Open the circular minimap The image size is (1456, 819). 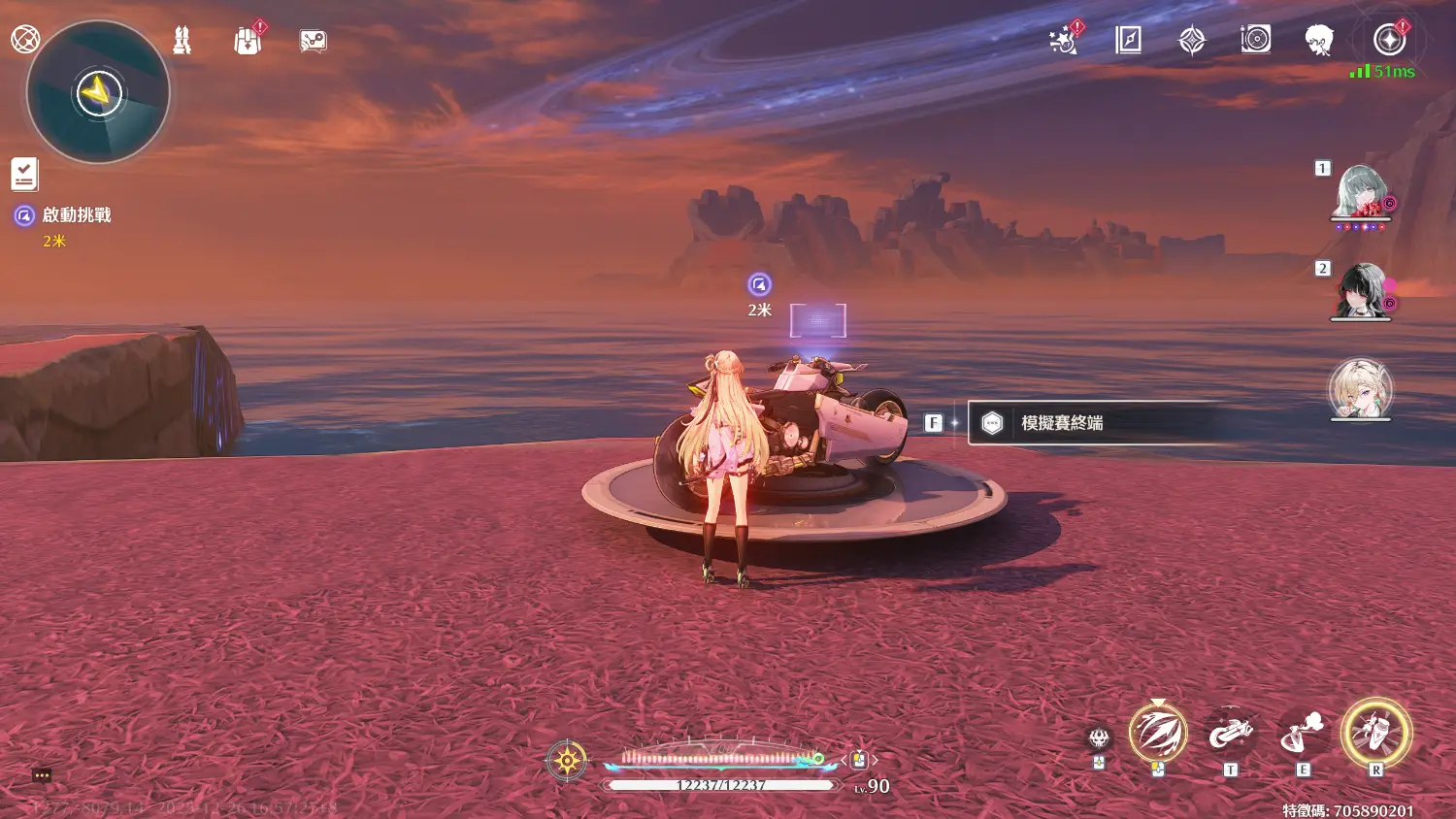[98, 93]
